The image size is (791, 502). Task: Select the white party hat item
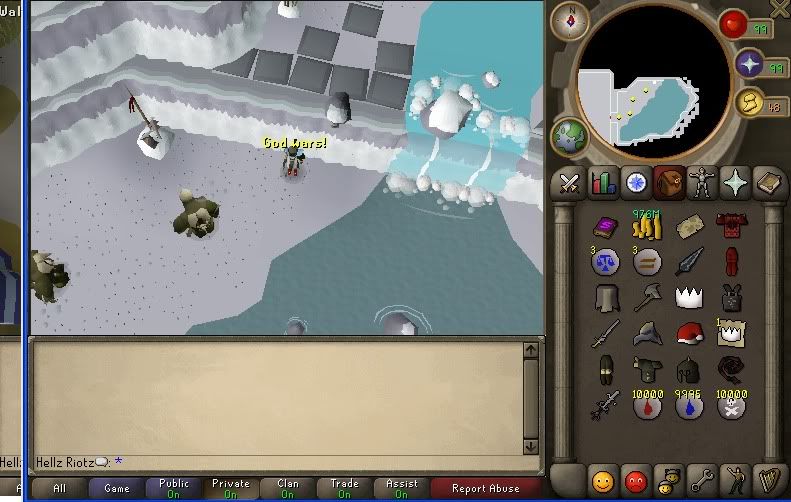pos(689,297)
